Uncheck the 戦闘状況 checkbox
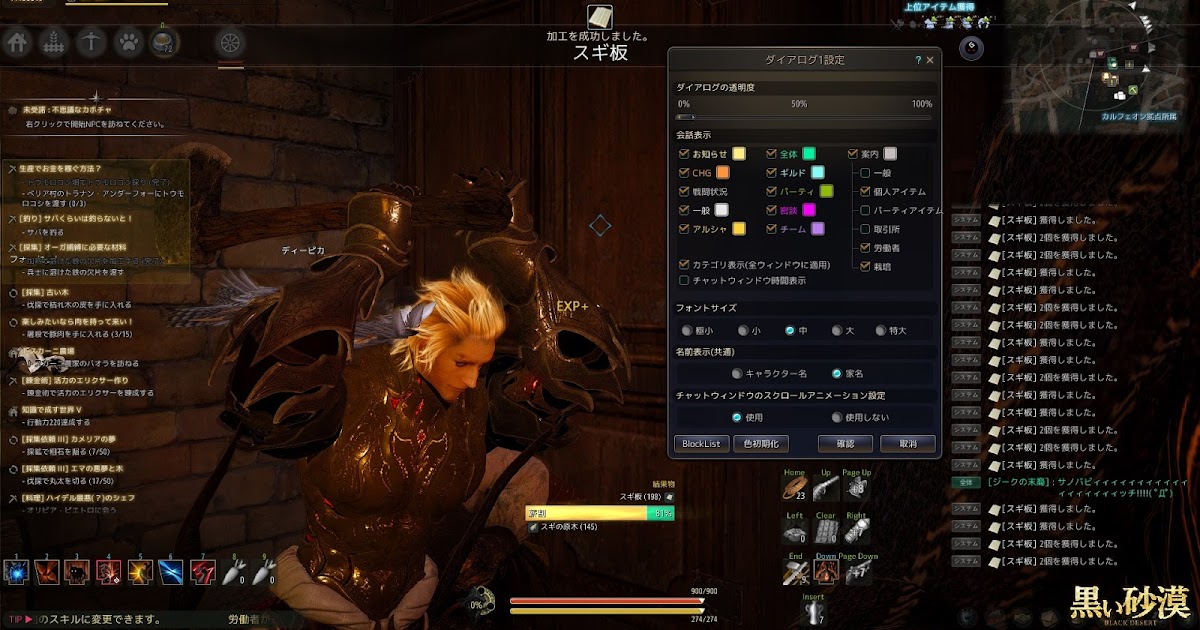The height and width of the screenshot is (630, 1200). (684, 191)
